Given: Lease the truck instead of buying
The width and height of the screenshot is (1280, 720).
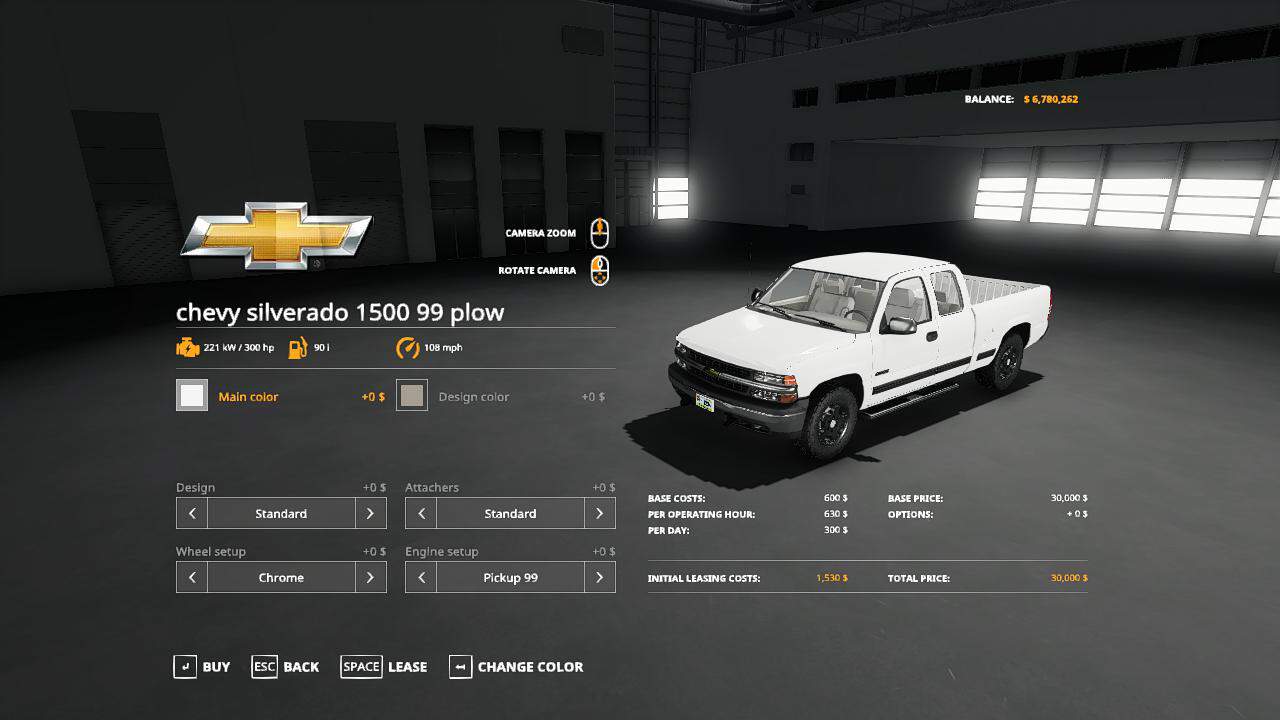Looking at the screenshot, I should click(x=384, y=667).
